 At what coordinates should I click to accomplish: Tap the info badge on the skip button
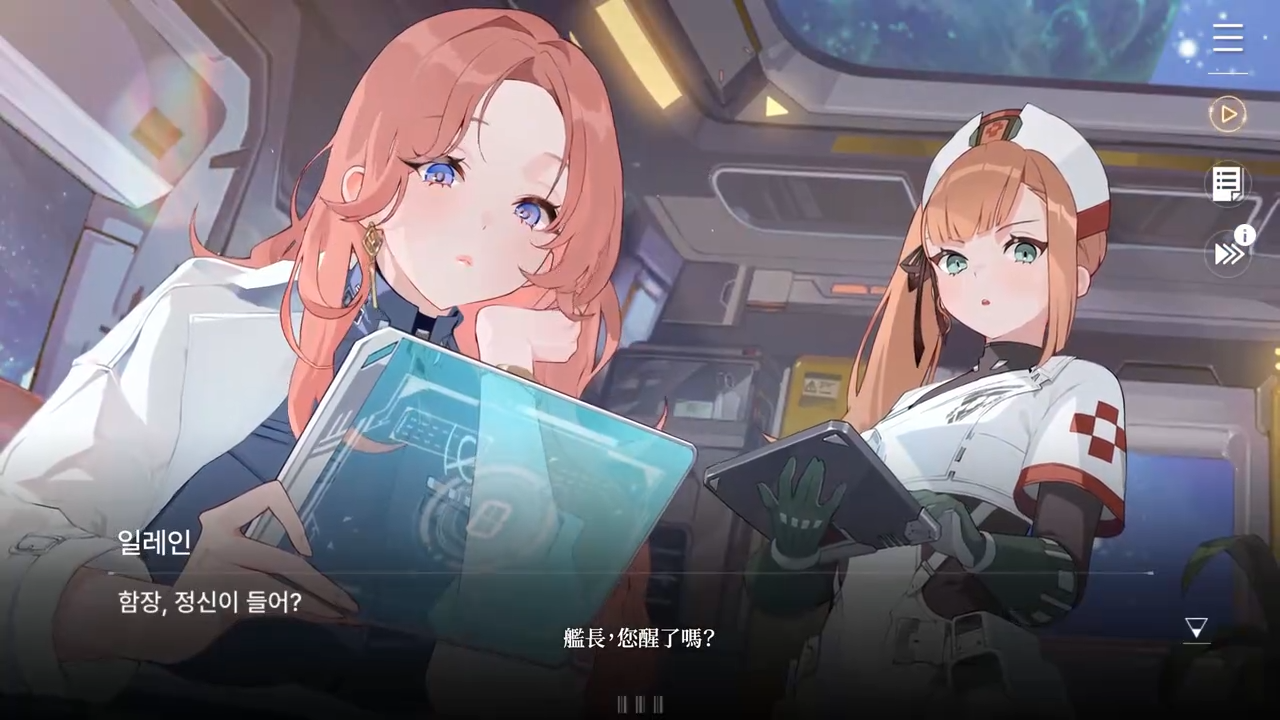[x=1245, y=235]
